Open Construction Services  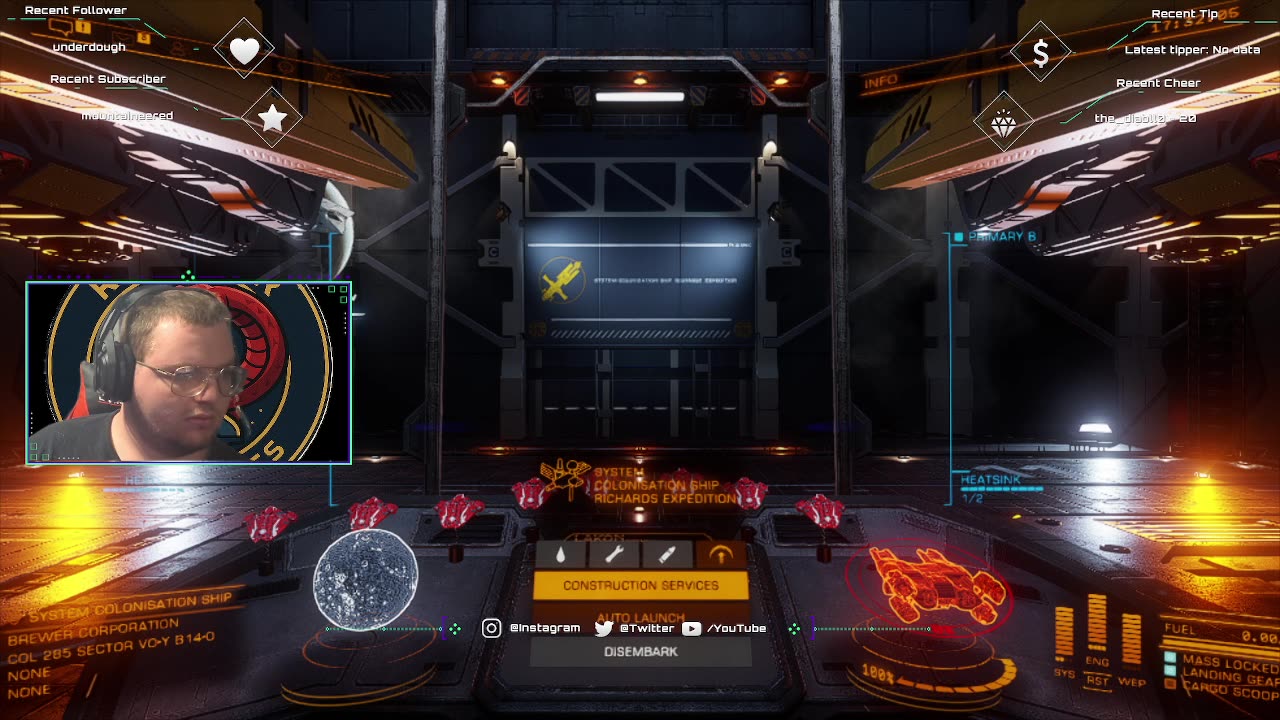coord(640,585)
